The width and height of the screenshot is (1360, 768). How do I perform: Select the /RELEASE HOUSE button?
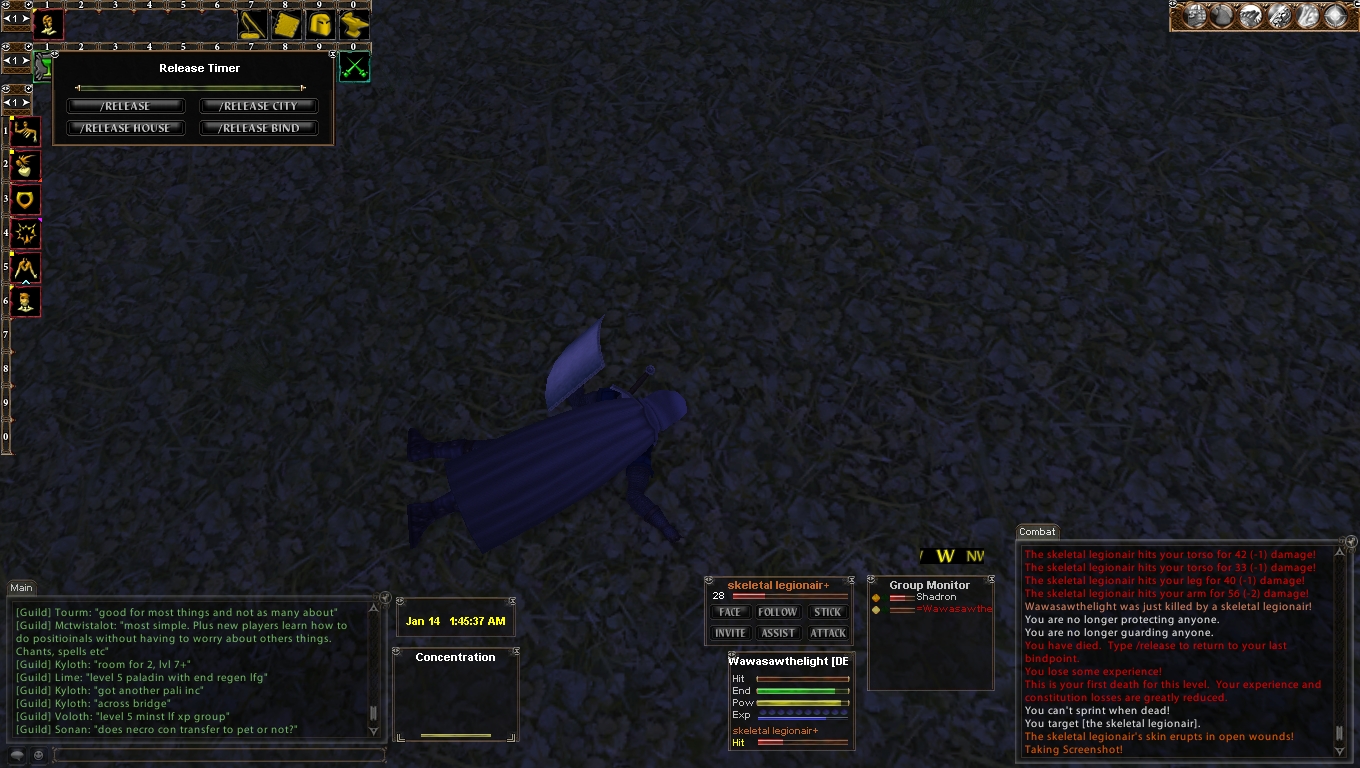[126, 128]
